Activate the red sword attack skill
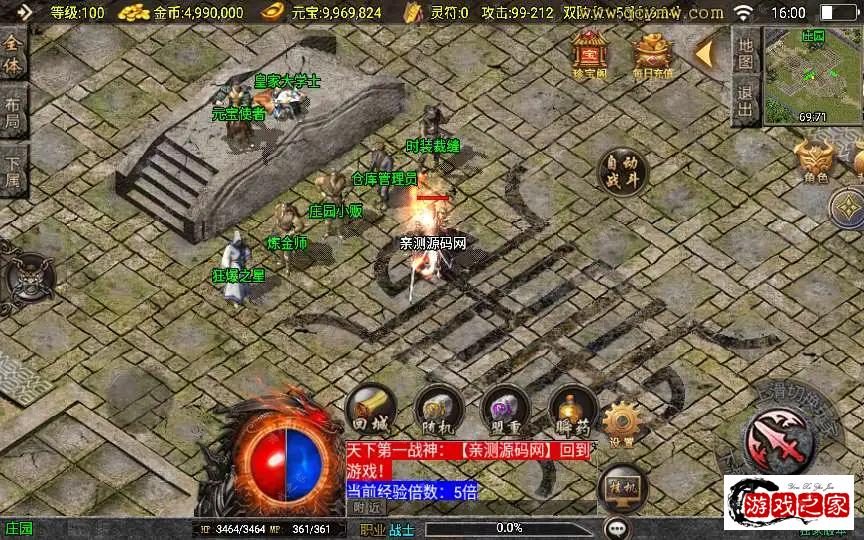Viewport: 864px width, 540px height. [778, 437]
